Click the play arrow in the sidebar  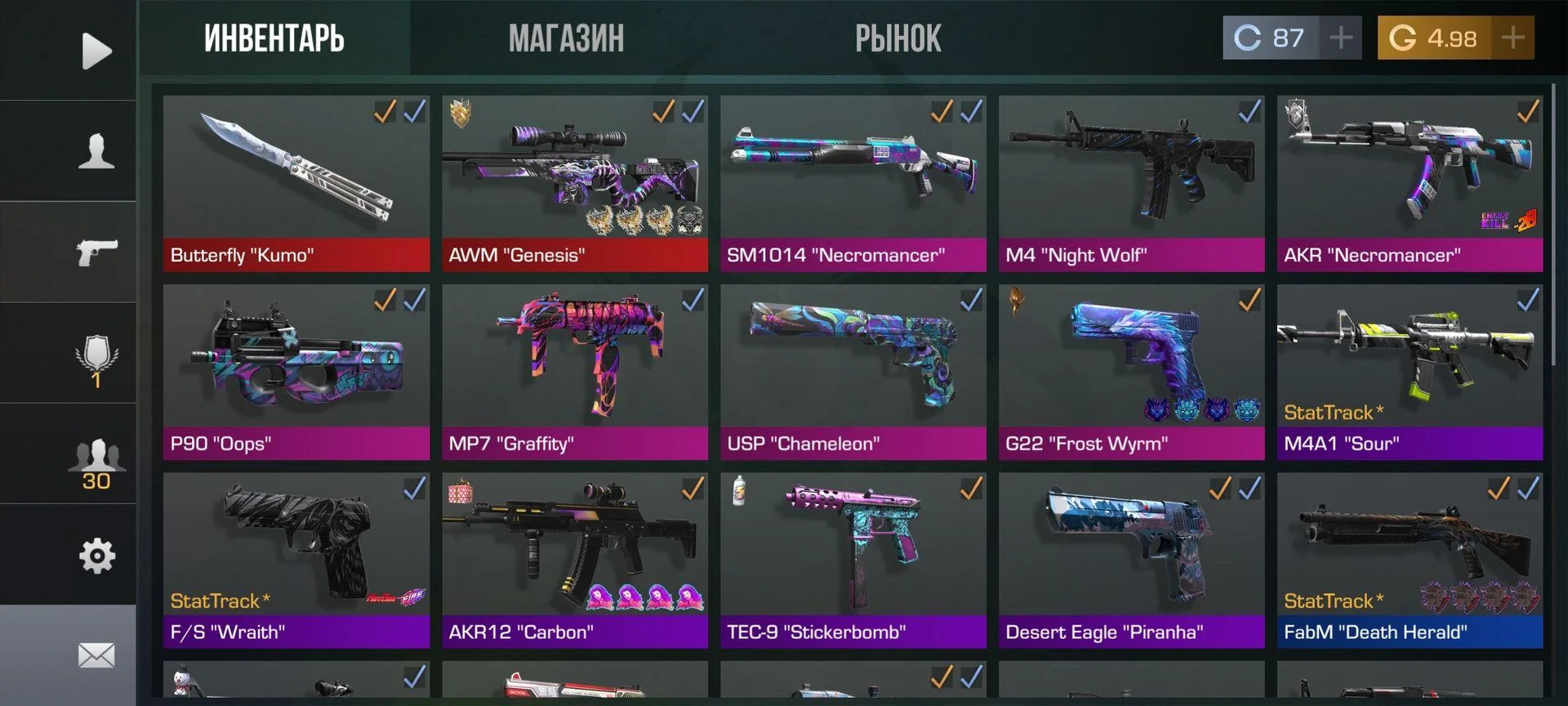(x=96, y=51)
